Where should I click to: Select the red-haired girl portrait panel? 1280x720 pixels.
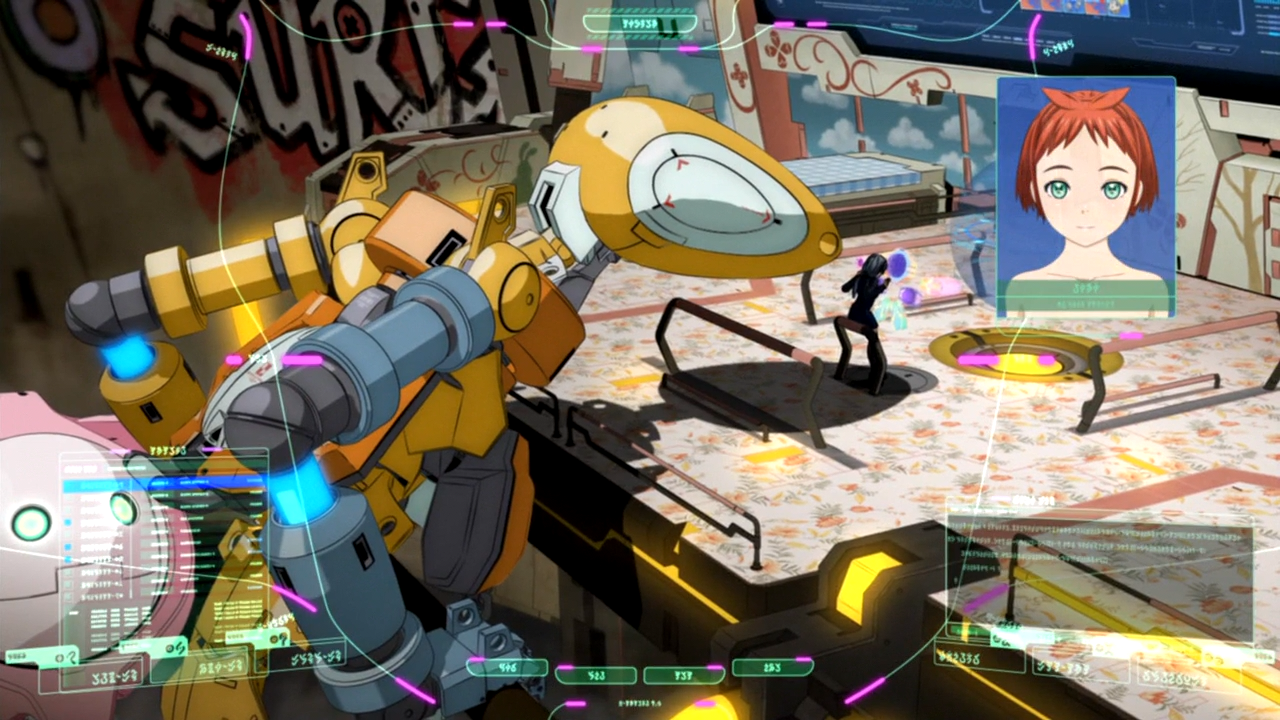coord(1086,197)
